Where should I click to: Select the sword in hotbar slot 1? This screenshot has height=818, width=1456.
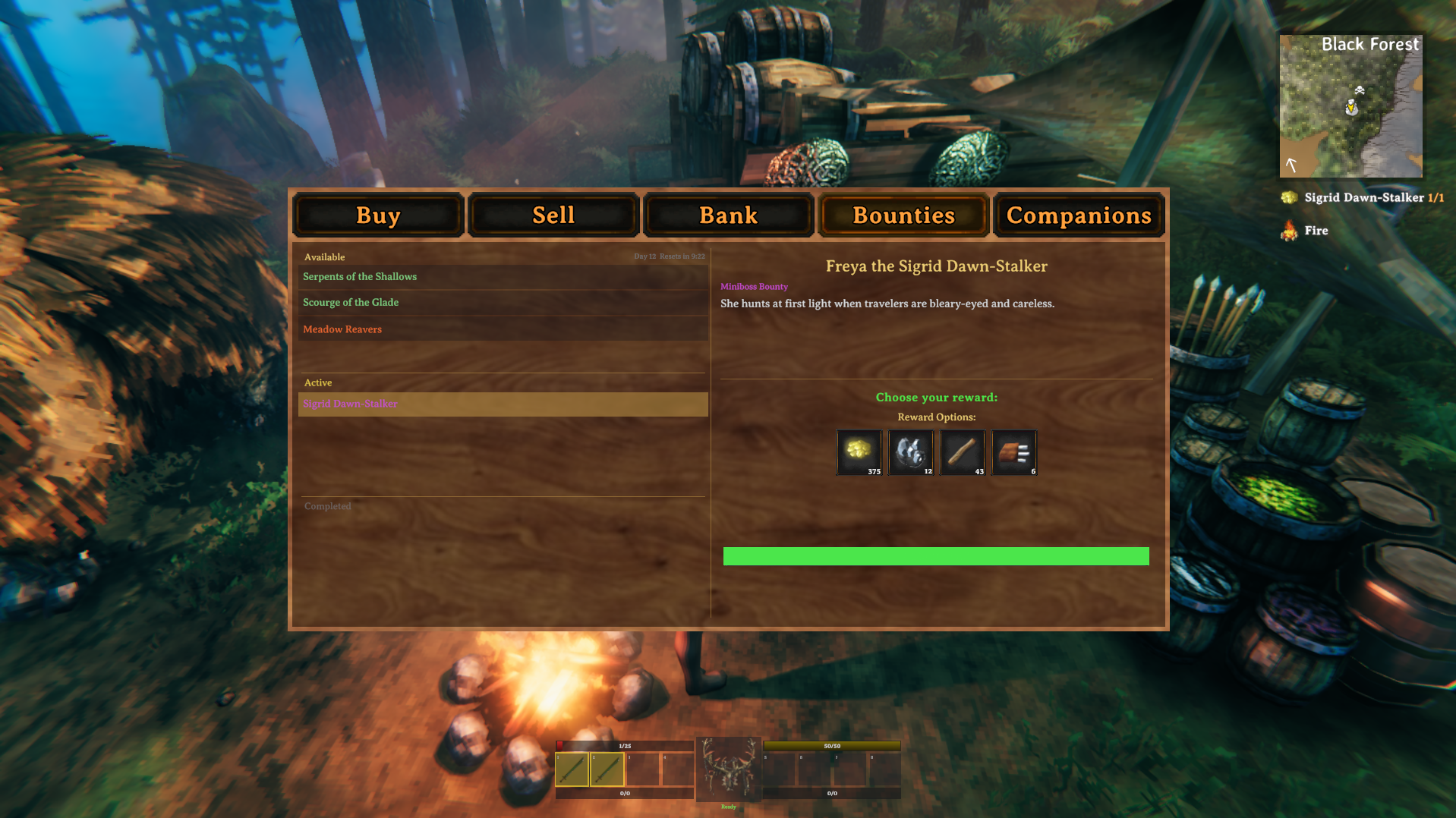coord(572,769)
